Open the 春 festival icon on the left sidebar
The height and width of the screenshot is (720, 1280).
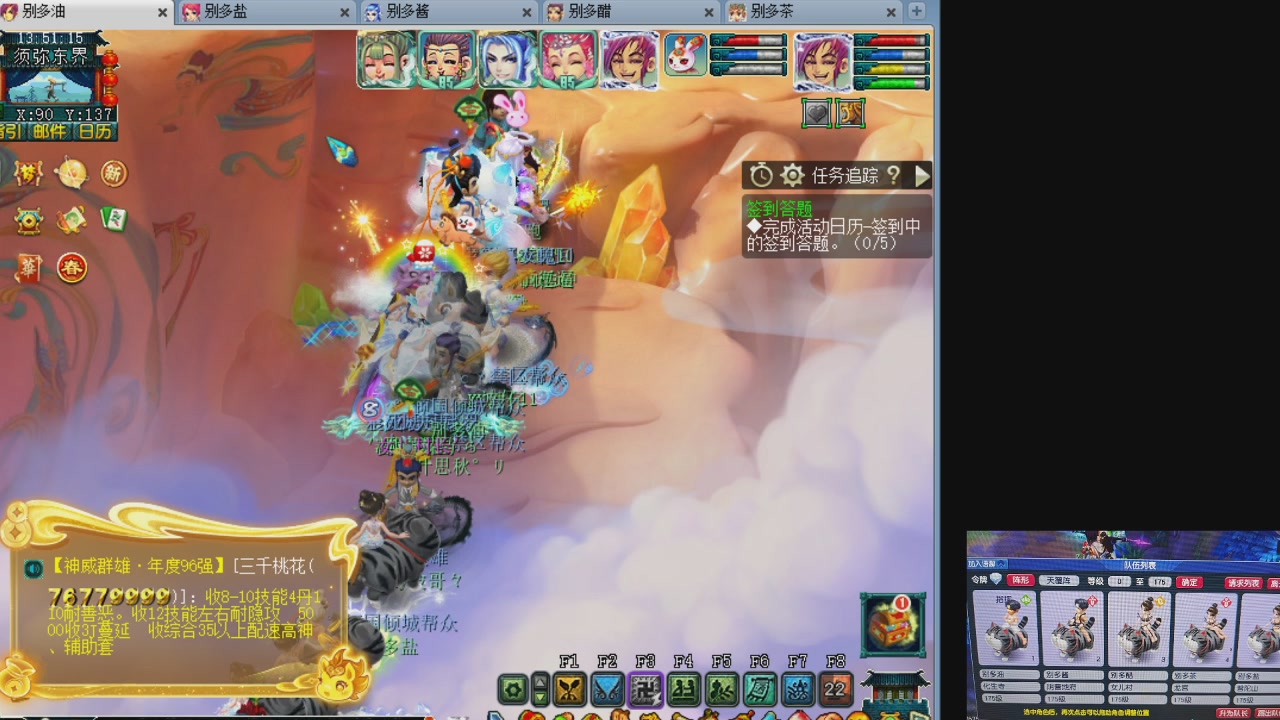tap(71, 268)
